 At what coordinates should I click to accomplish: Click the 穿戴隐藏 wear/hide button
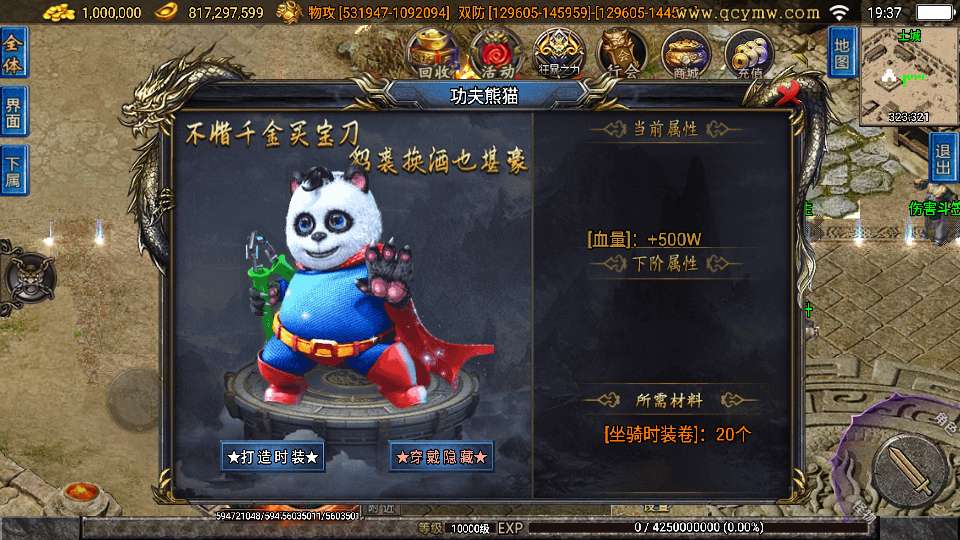(442, 456)
